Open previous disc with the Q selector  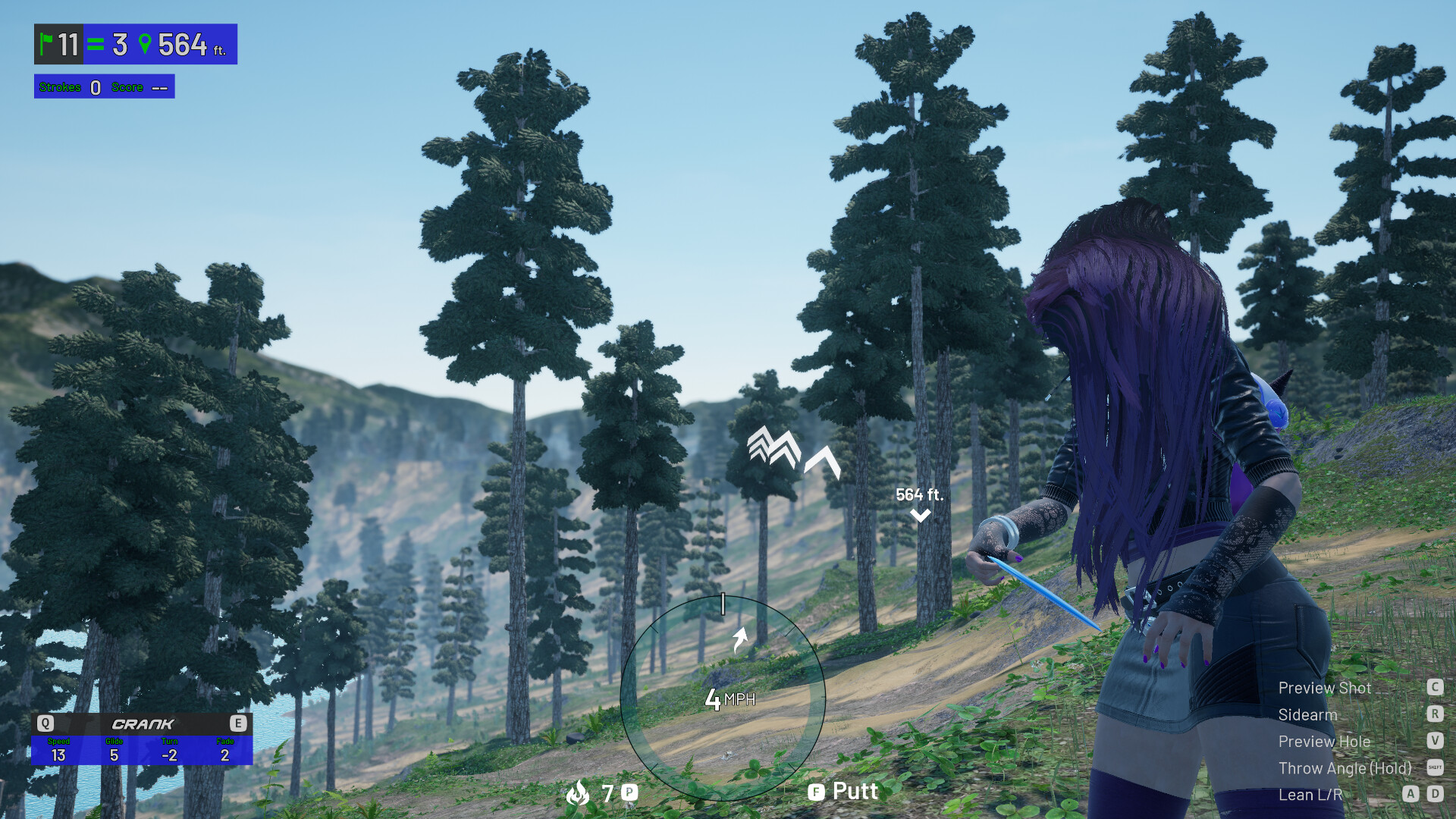click(45, 723)
